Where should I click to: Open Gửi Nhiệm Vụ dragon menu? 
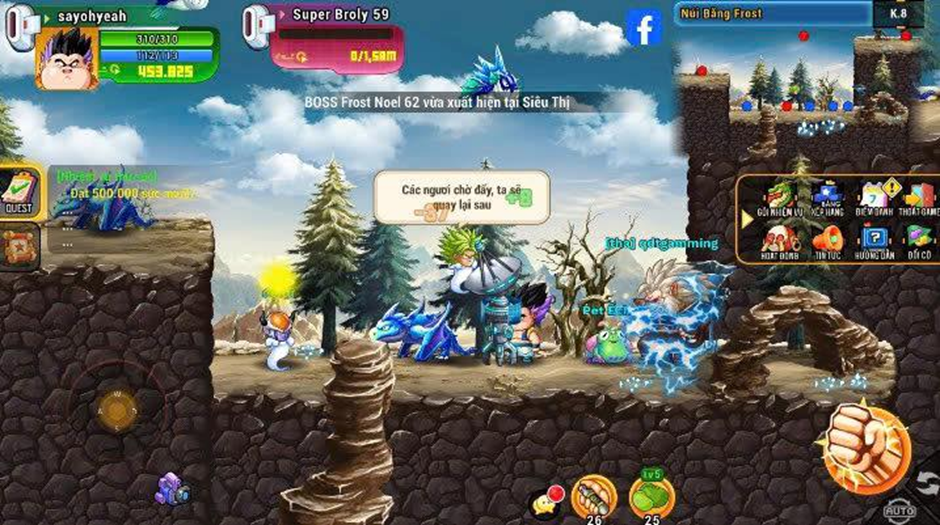click(x=777, y=198)
